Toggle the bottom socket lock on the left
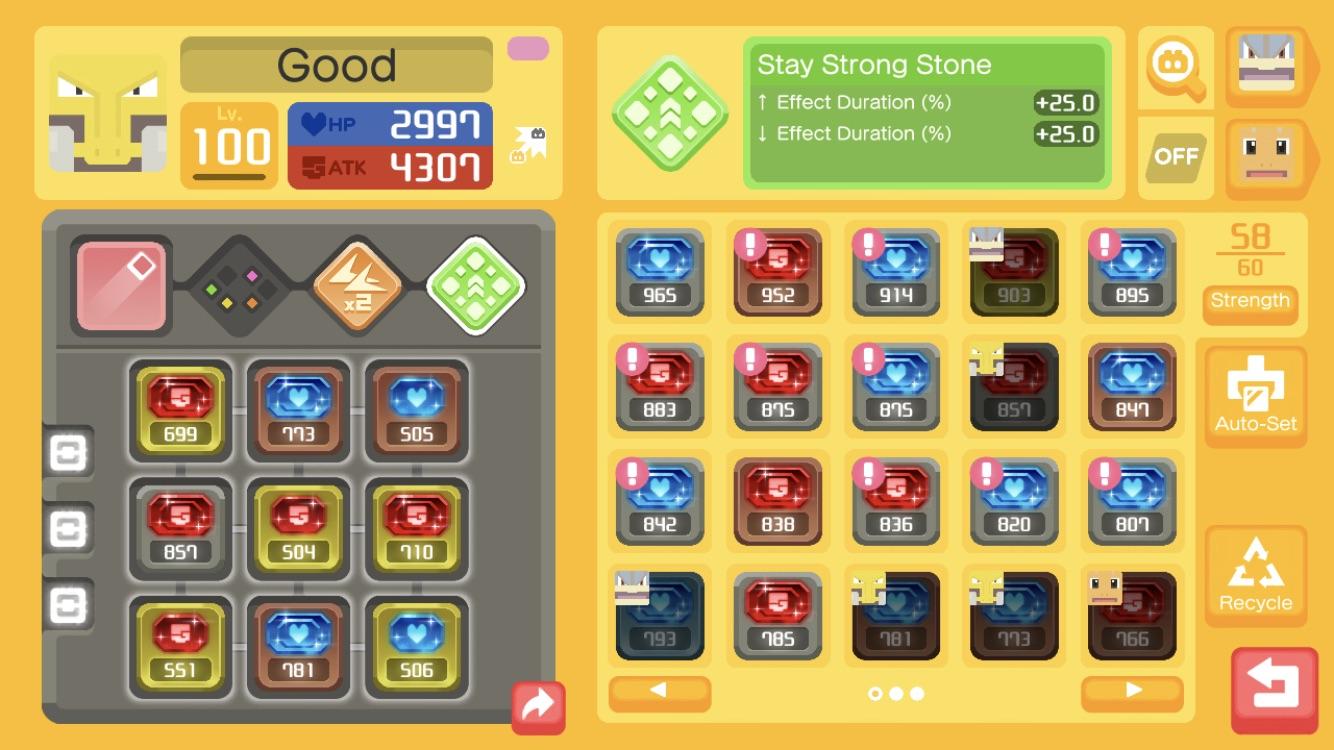1334x750 pixels. click(x=68, y=605)
